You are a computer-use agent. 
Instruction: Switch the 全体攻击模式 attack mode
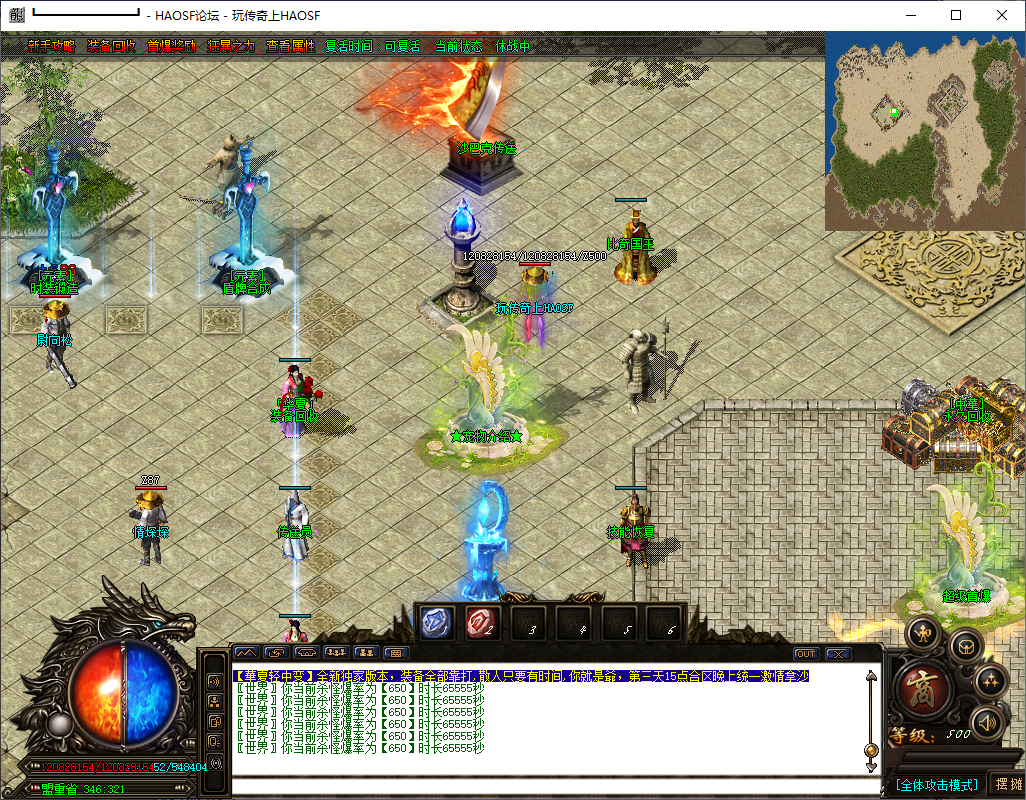click(937, 785)
